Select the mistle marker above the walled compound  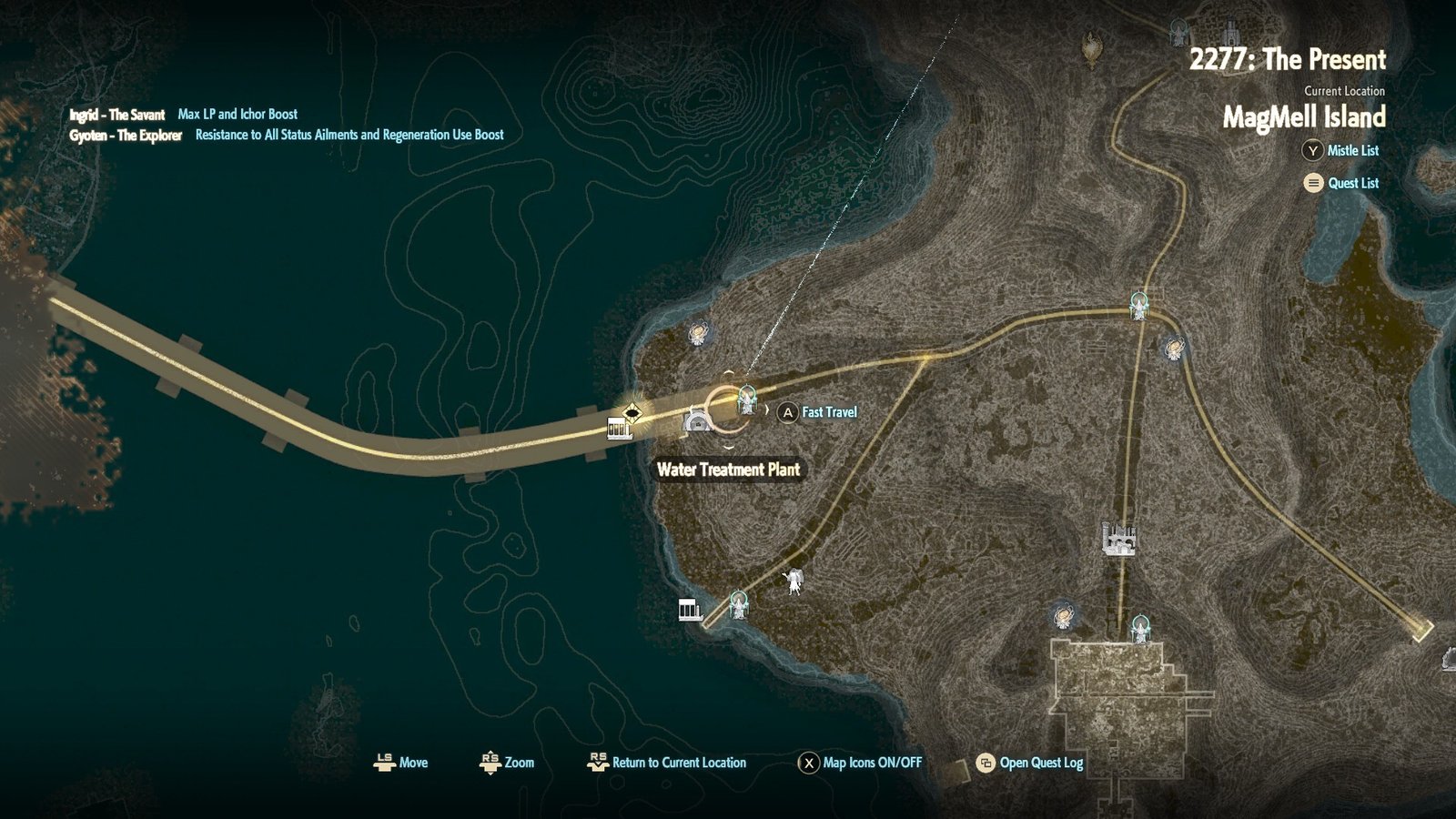(x=1140, y=629)
